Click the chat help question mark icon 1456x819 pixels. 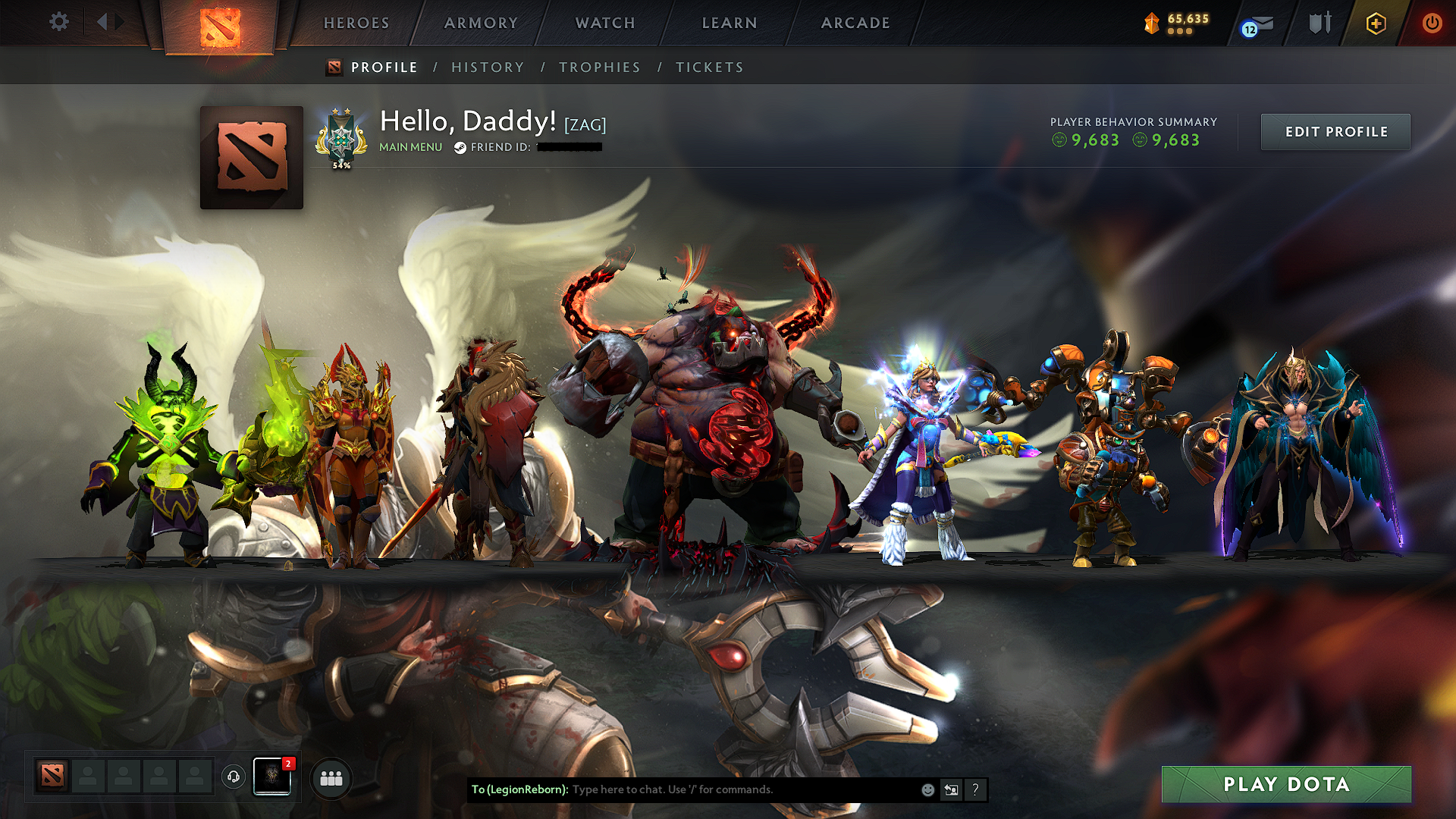(975, 789)
